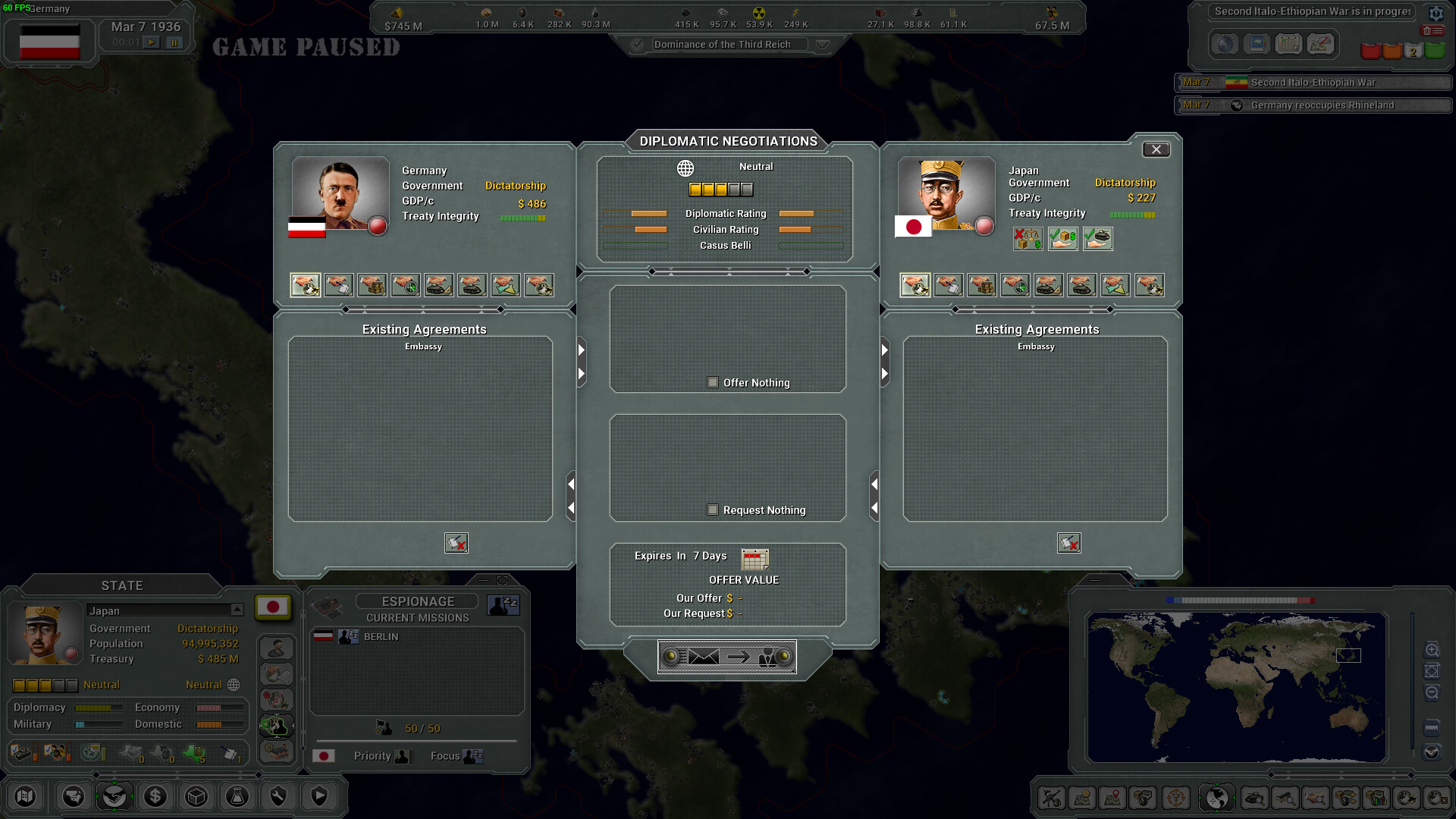Expand the left arrow beside the offer panel
Viewport: 1456px width, 819px height.
point(582,350)
